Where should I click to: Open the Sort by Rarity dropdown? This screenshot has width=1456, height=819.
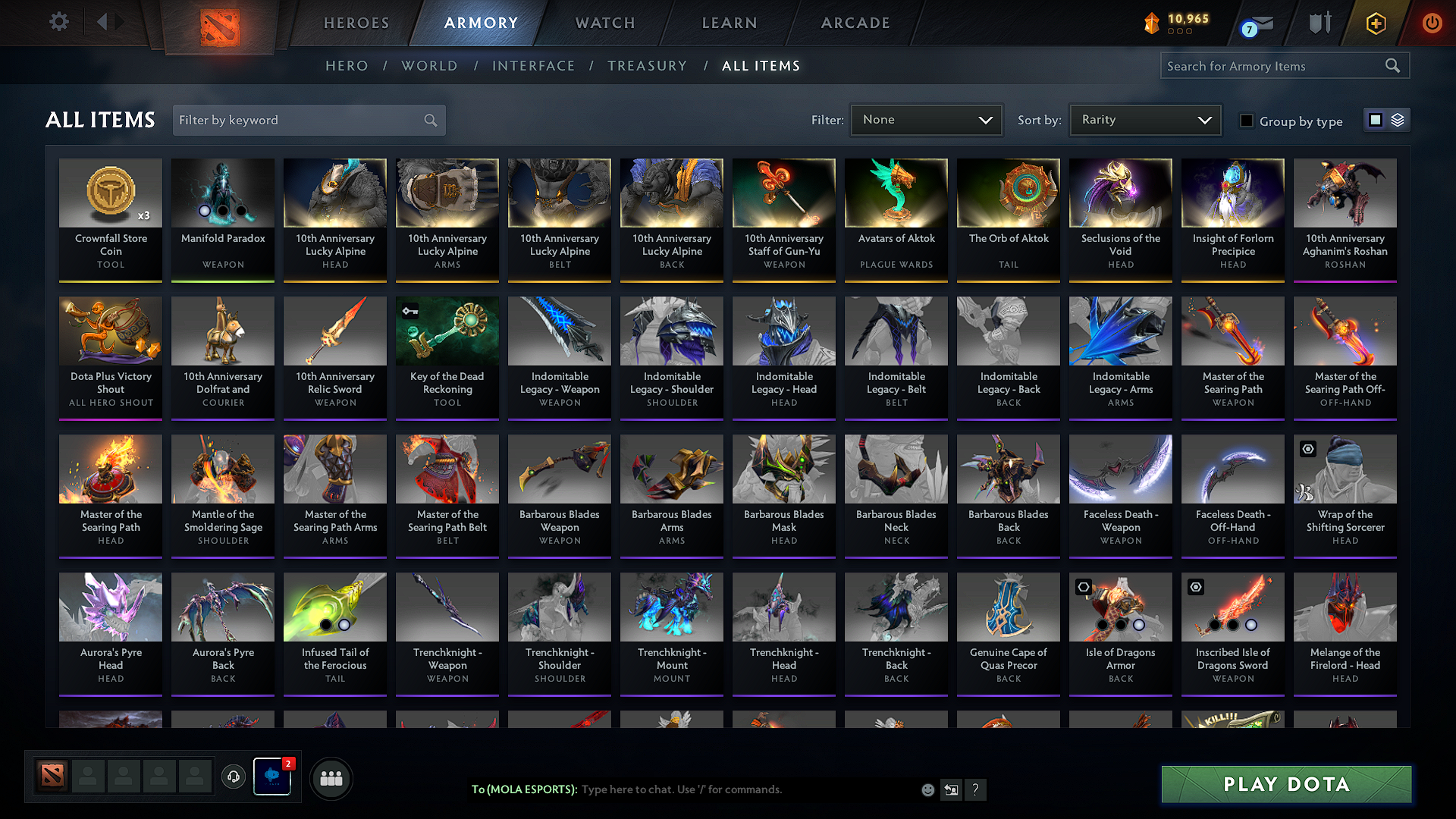pyautogui.click(x=1145, y=119)
